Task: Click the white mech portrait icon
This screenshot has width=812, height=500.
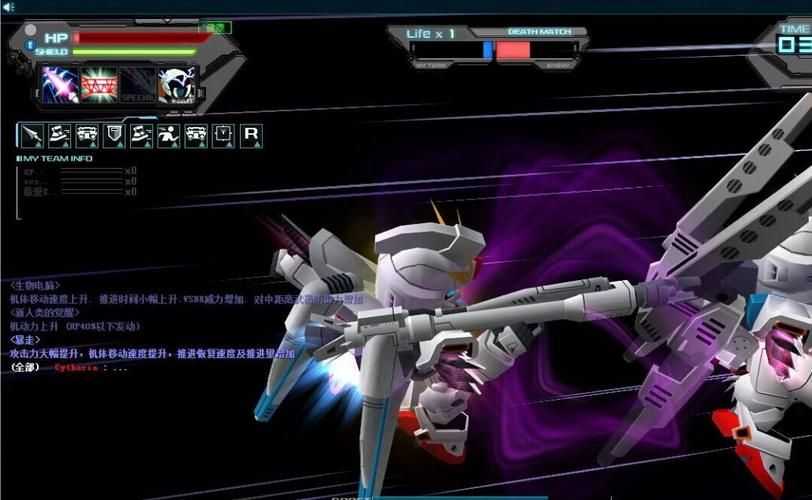Action: 177,83
